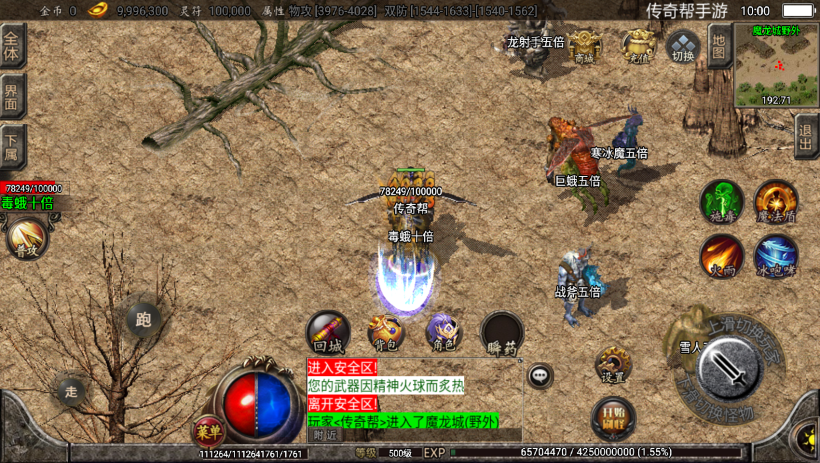The image size is (820, 463).
Task: Switch to 跑 run mode
Action: click(x=143, y=319)
